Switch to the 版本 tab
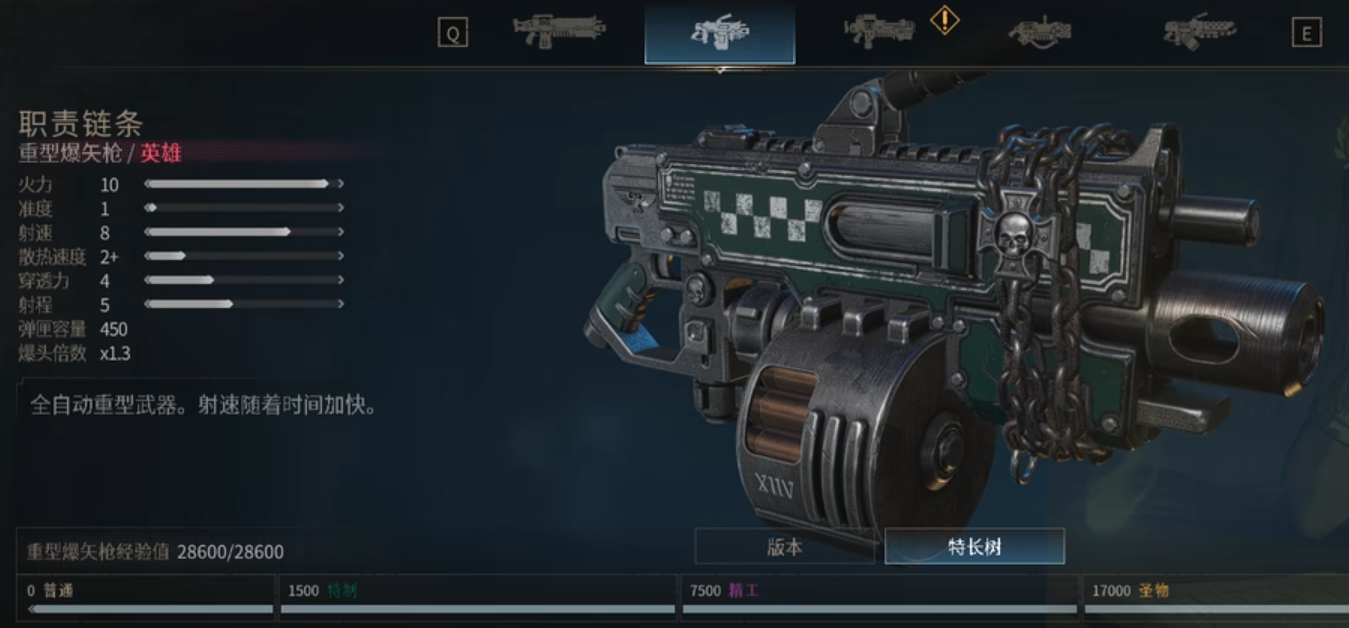 pyautogui.click(x=785, y=547)
